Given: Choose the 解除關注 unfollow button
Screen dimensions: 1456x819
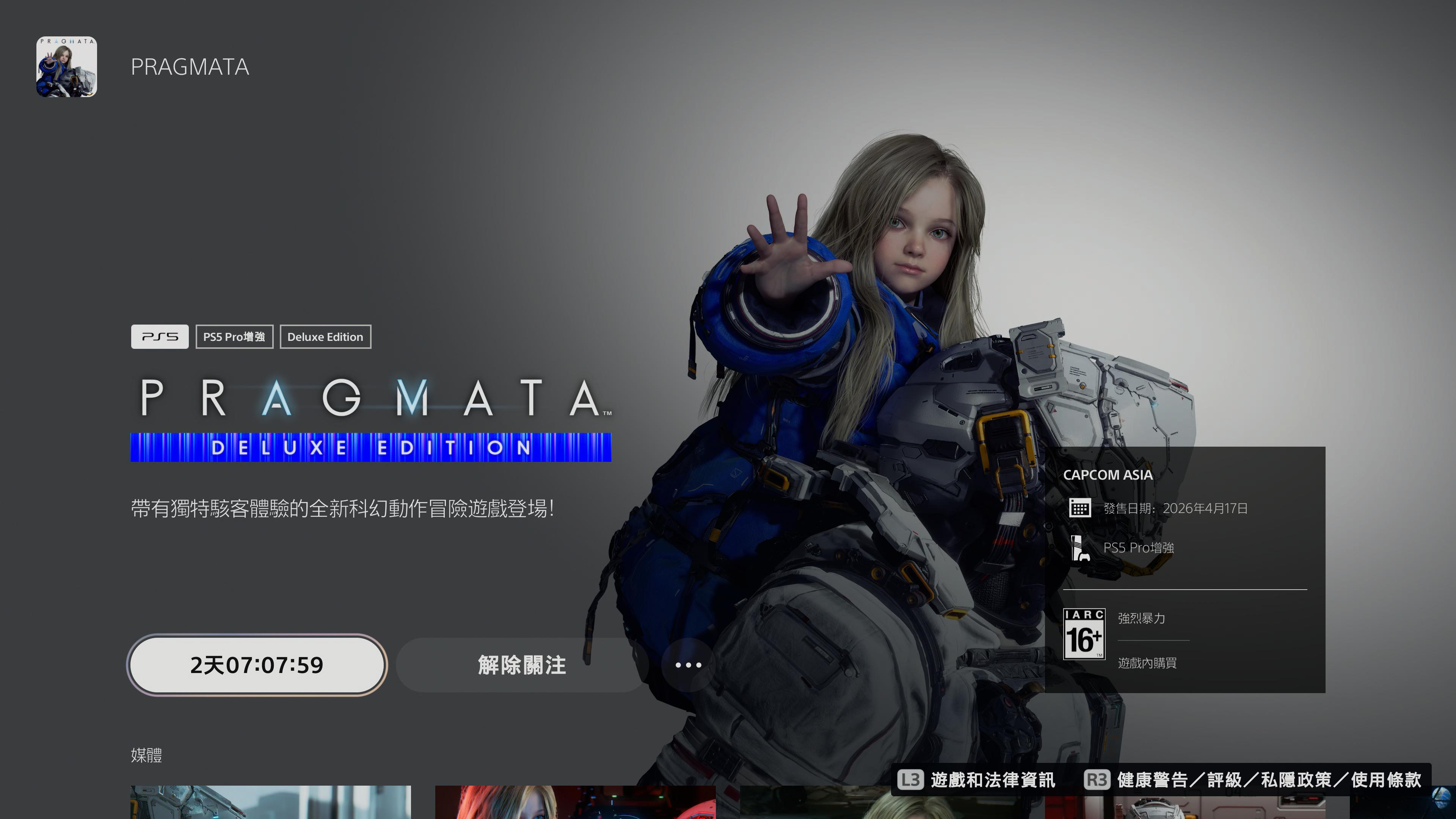Looking at the screenshot, I should pos(521,665).
